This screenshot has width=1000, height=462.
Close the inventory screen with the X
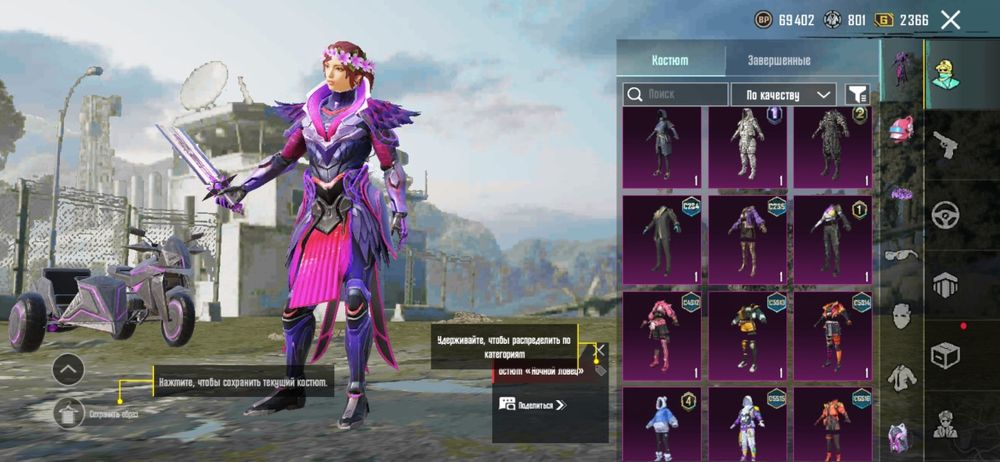(951, 19)
